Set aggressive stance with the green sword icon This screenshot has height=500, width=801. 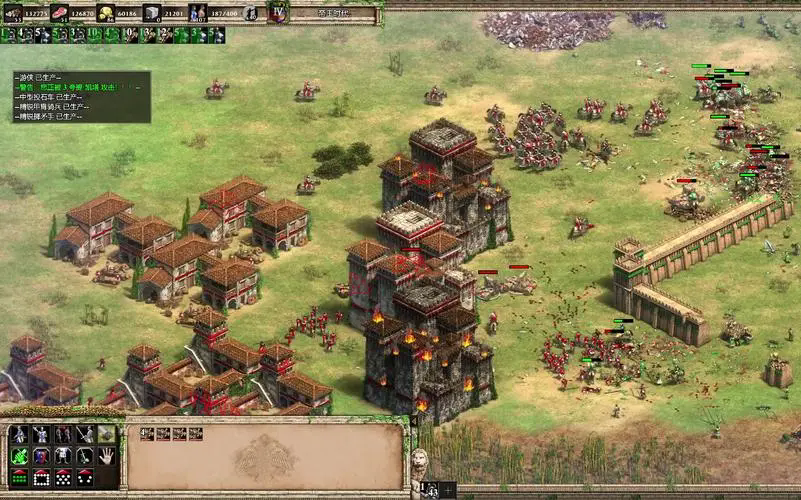(19, 457)
